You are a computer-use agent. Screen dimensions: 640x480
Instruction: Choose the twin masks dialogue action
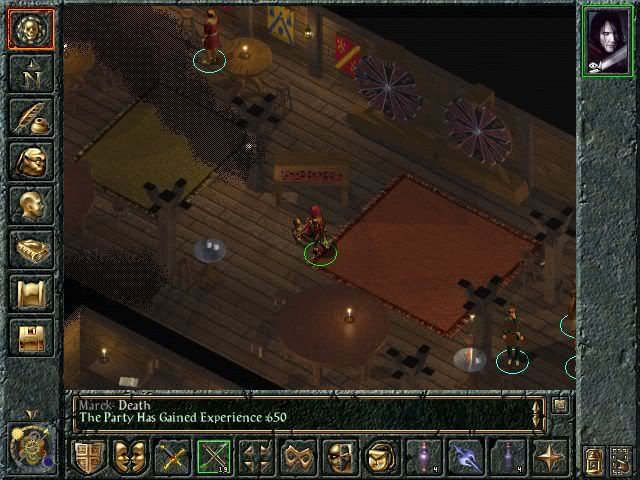point(128,457)
